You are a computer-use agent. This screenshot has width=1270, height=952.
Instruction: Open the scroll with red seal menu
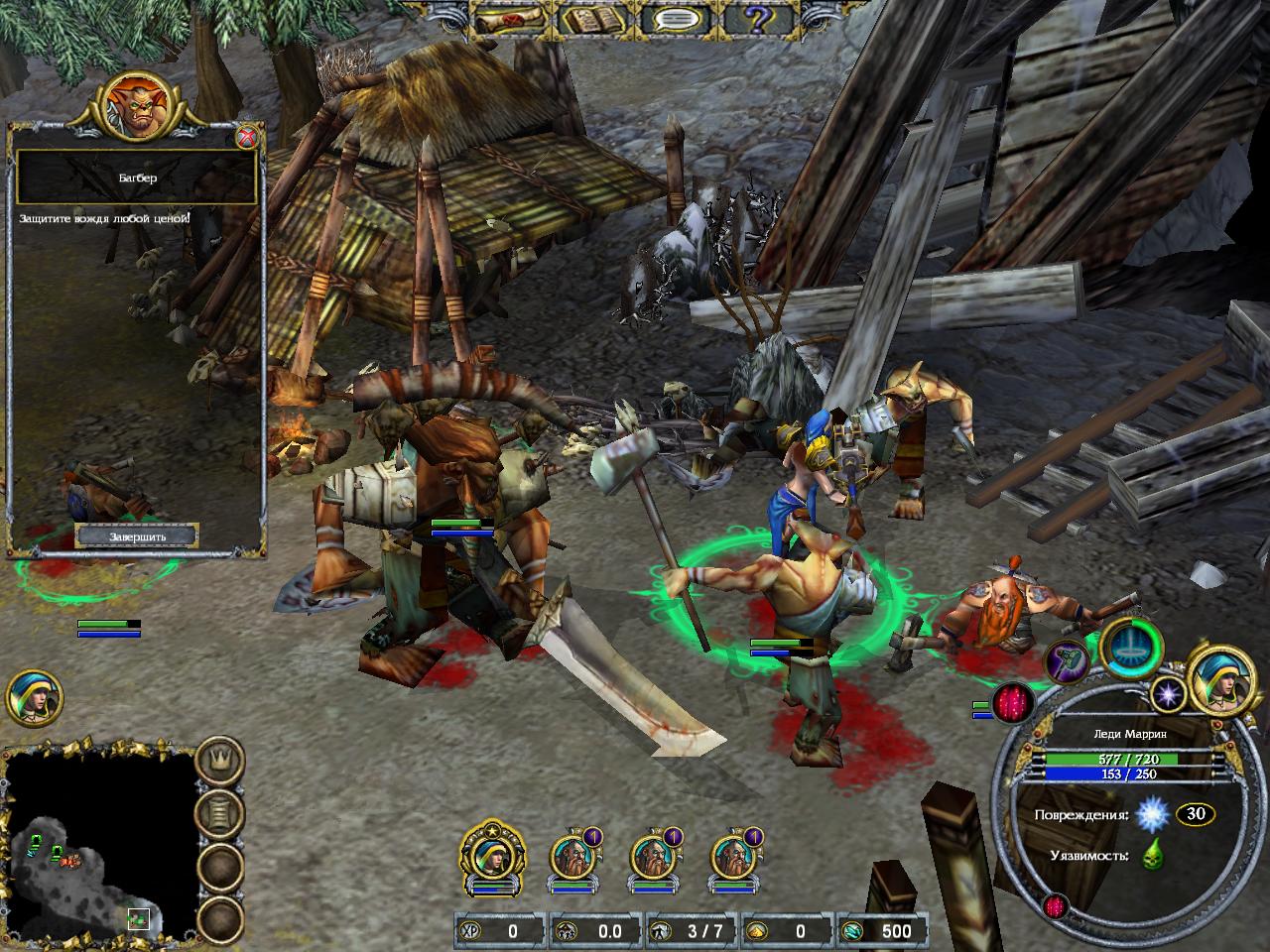click(510, 19)
